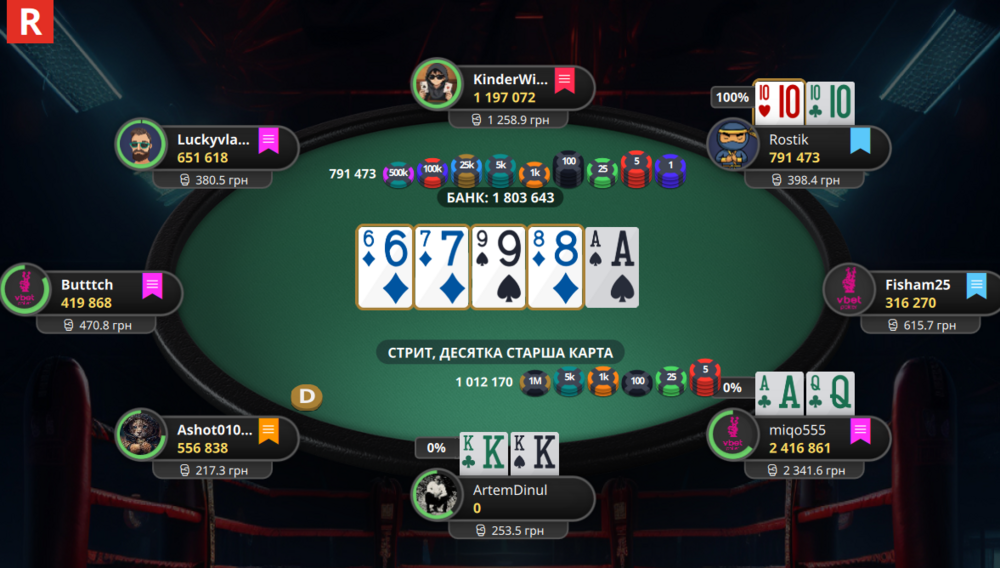Open miqo555's magenta note tag
Screen dimensions: 1000x568
(x=860, y=432)
